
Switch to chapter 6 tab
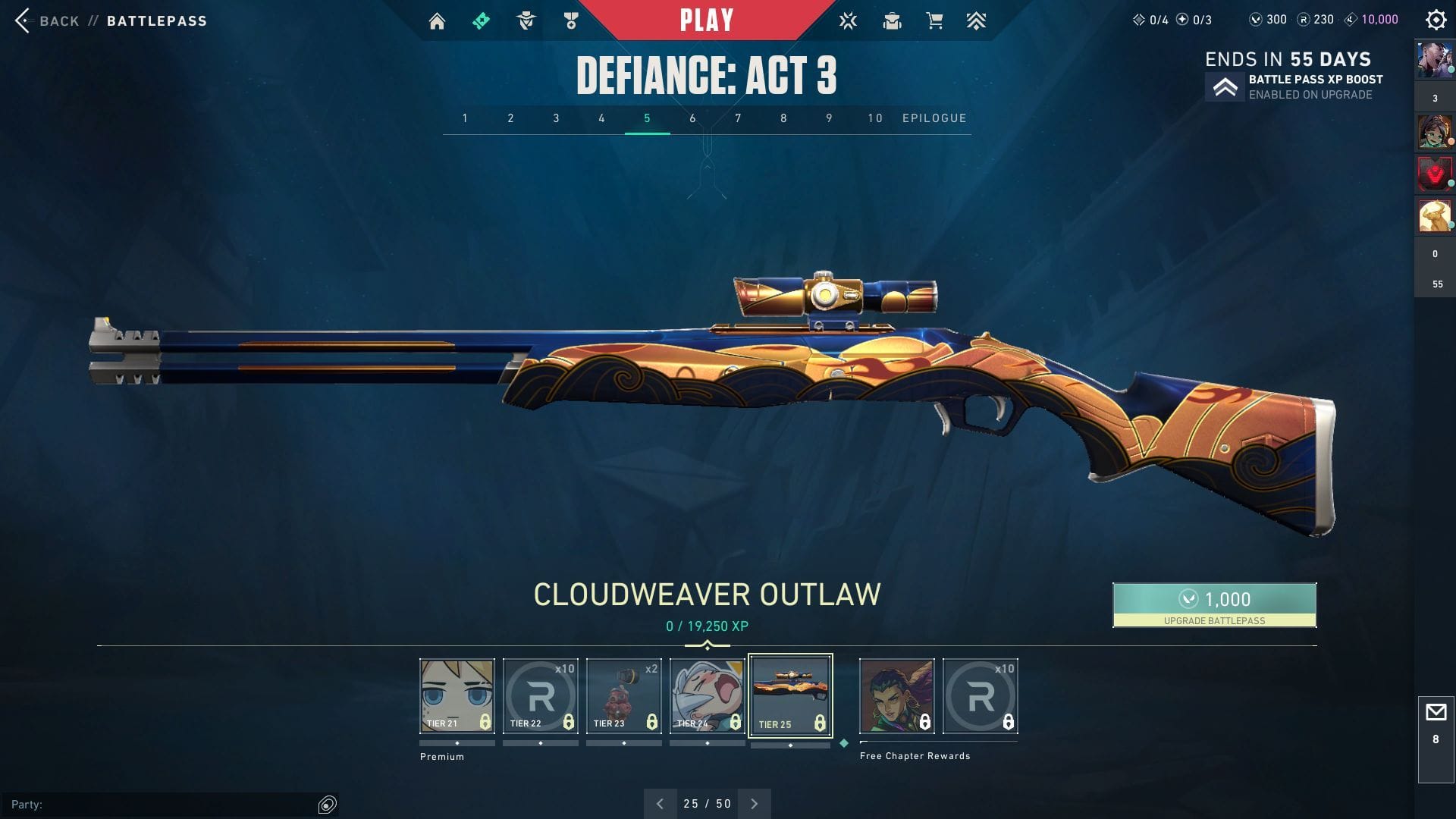pos(692,118)
